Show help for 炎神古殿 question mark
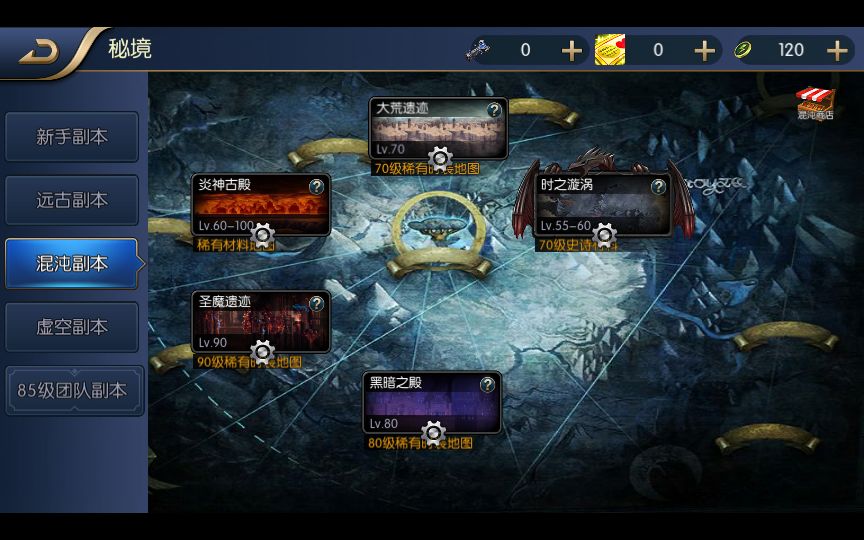The height and width of the screenshot is (540, 864). pos(317,186)
